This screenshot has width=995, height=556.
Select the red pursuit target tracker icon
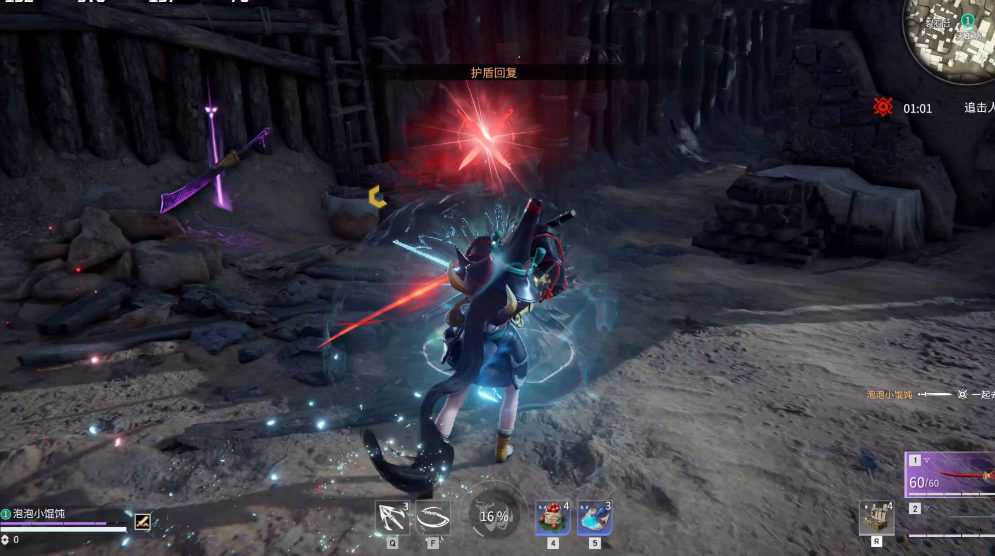tap(882, 106)
